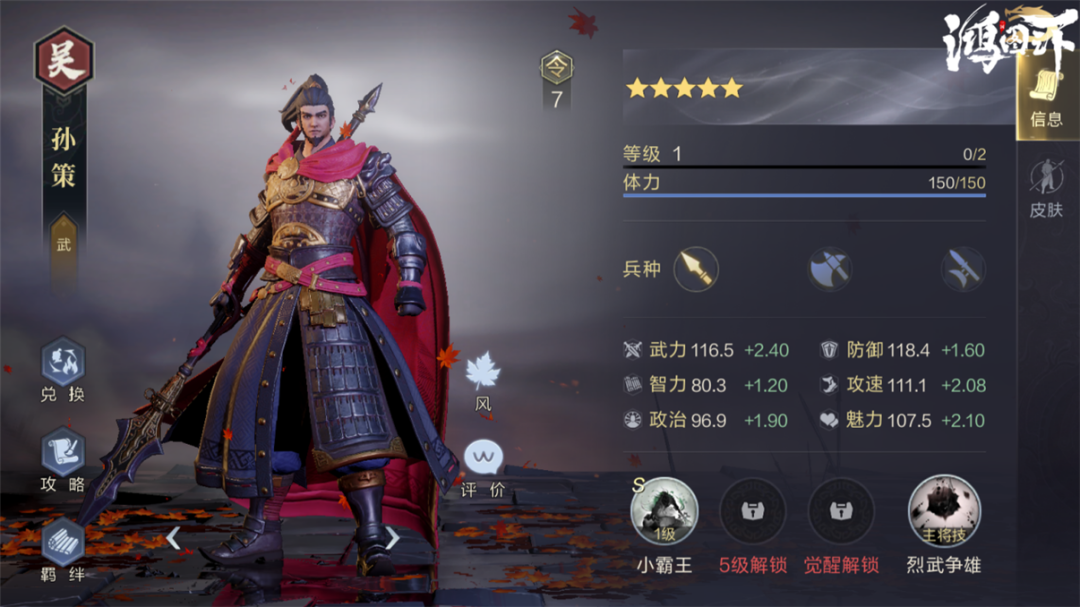1080x607 pixels.
Task: Show the next general with right arrow
Action: click(x=392, y=538)
